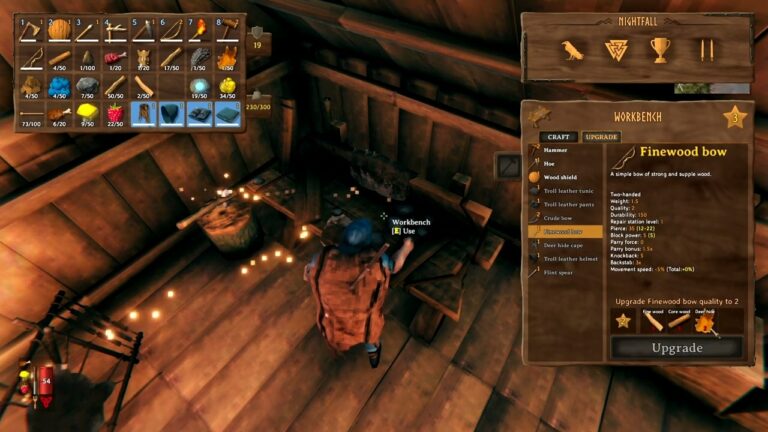Switch to the Craft tab
This screenshot has width=768, height=432.
click(x=557, y=137)
